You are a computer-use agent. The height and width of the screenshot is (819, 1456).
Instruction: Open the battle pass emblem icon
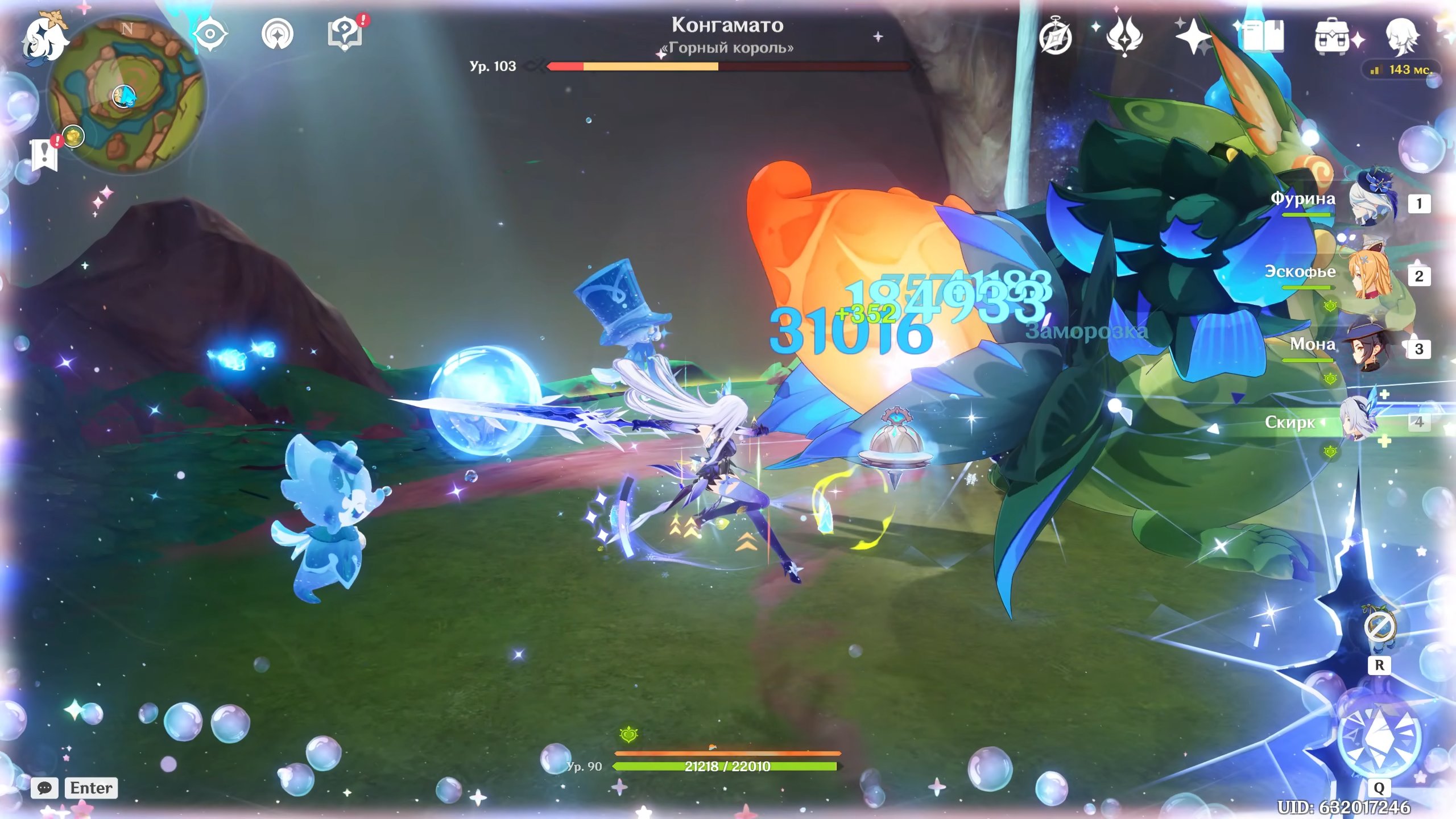(1124, 36)
